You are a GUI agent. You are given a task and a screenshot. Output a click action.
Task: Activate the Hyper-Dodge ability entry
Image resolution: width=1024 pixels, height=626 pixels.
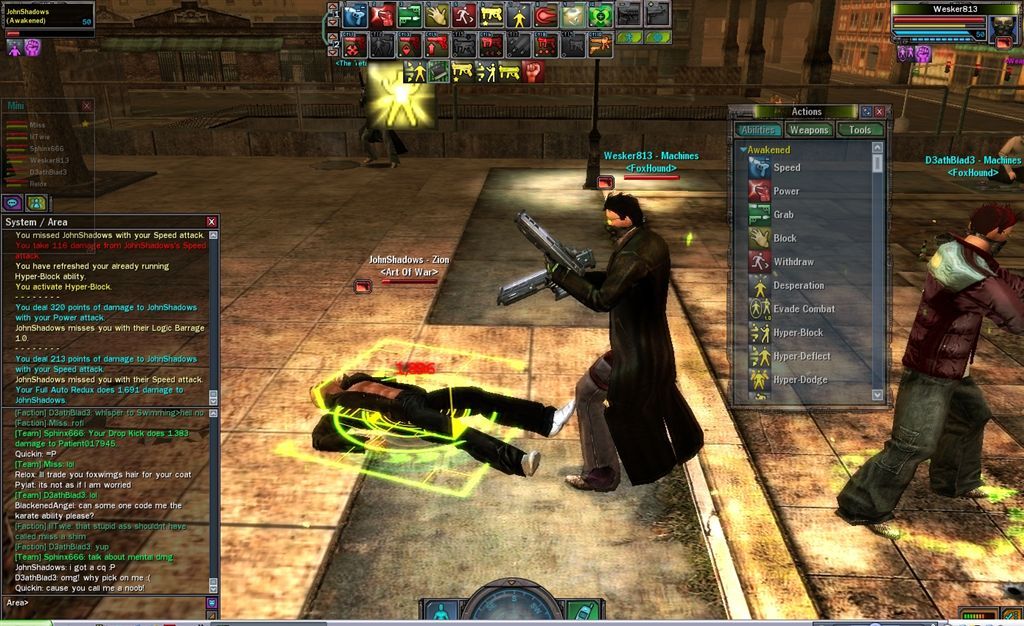point(801,380)
